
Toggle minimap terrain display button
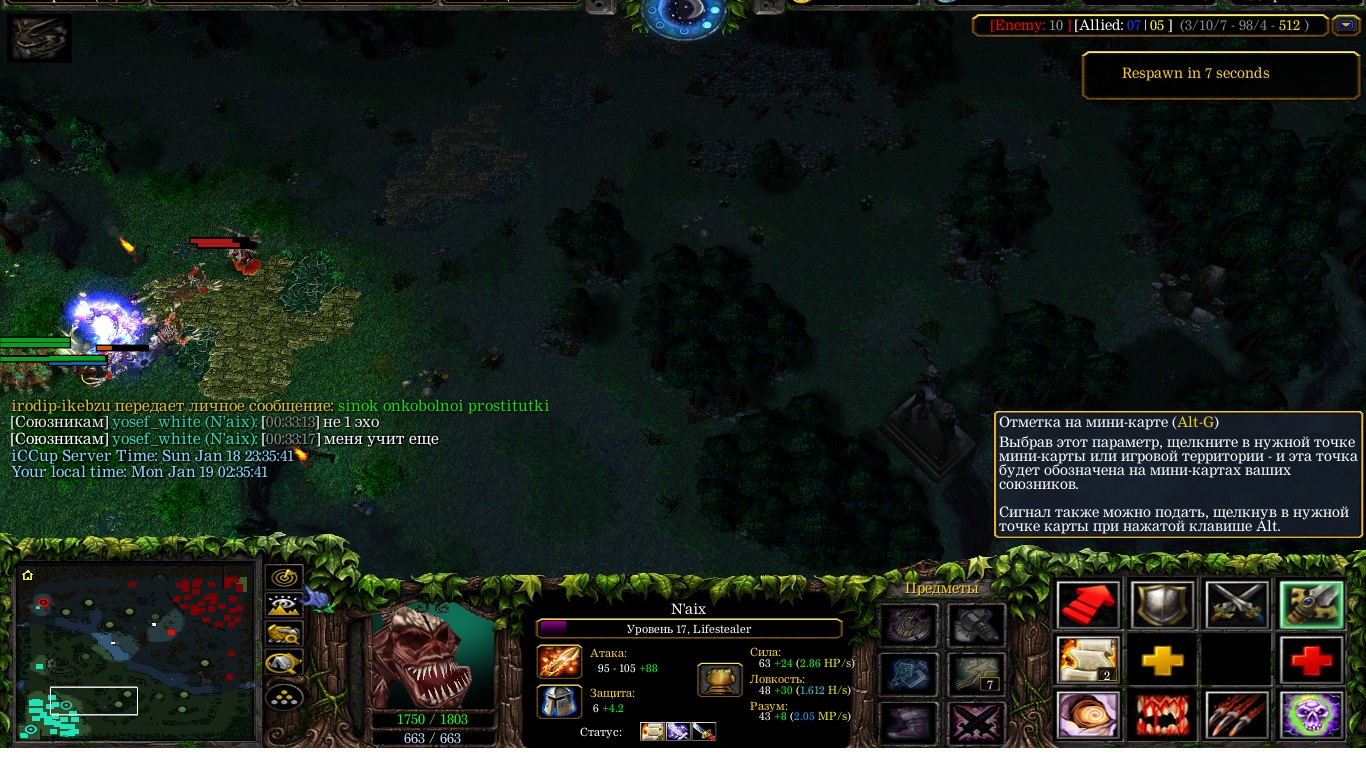coord(284,606)
